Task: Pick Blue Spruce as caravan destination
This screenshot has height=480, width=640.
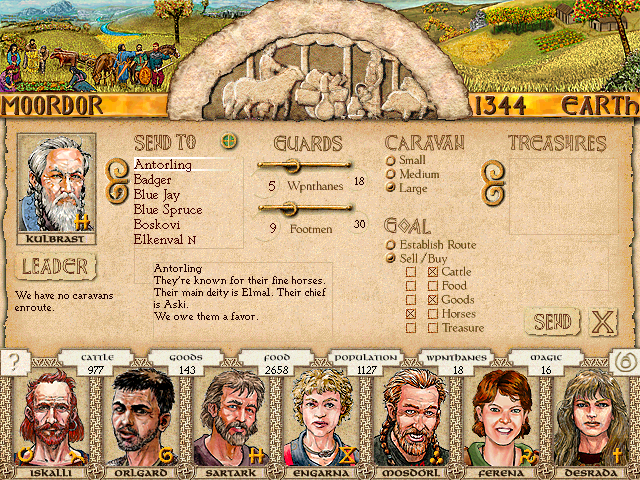Action: pyautogui.click(x=167, y=210)
